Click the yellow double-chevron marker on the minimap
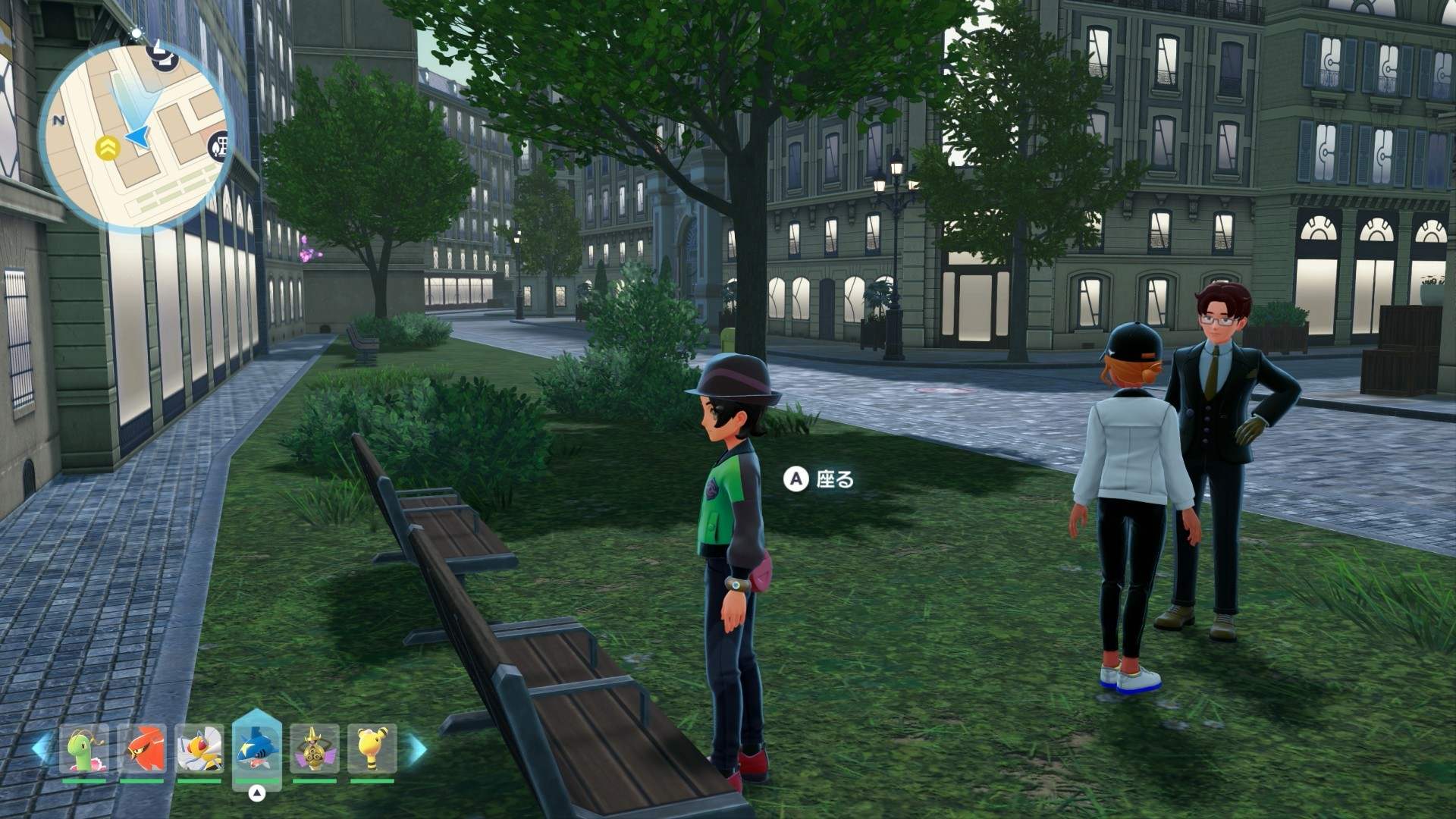The image size is (1456, 819). click(x=108, y=149)
